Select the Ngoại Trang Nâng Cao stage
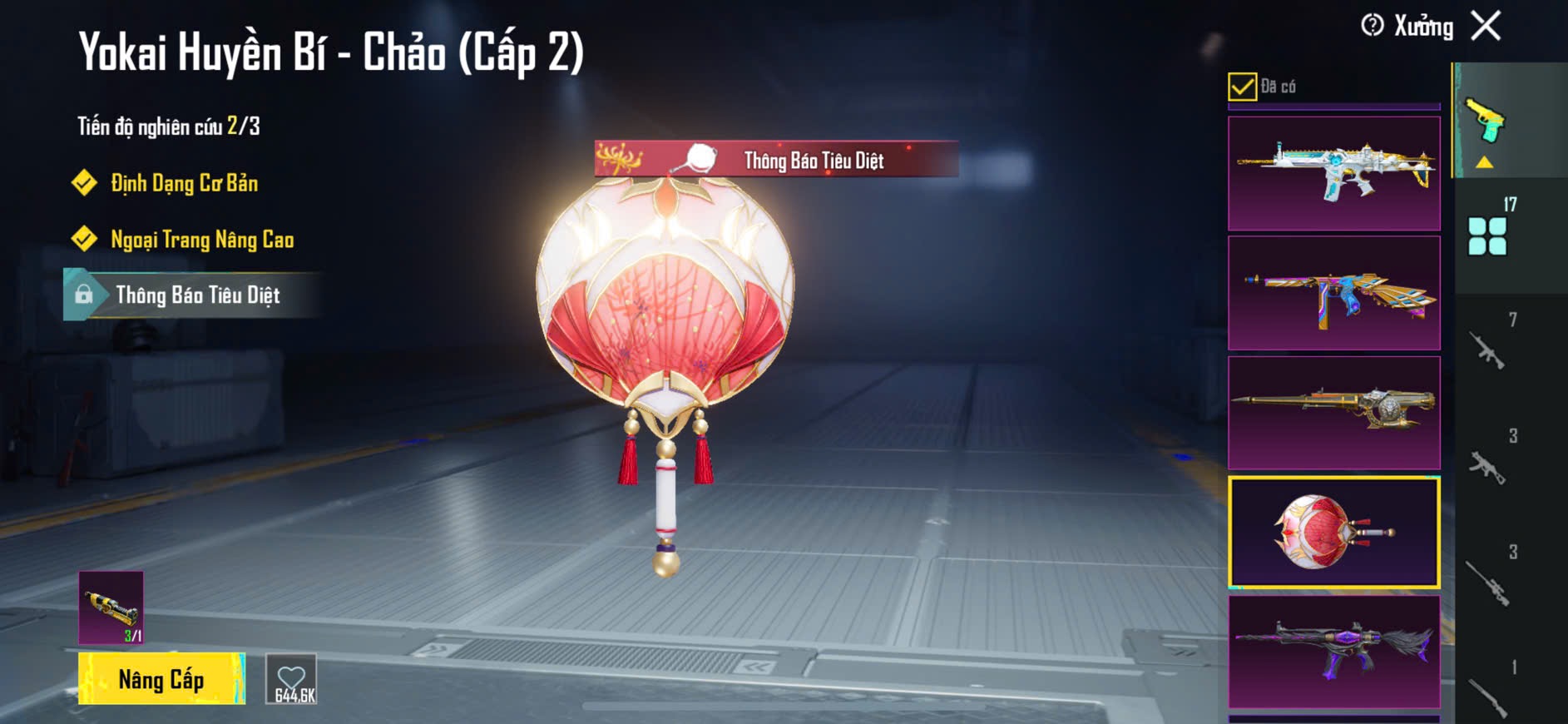This screenshot has width=1568, height=724. pos(202,240)
